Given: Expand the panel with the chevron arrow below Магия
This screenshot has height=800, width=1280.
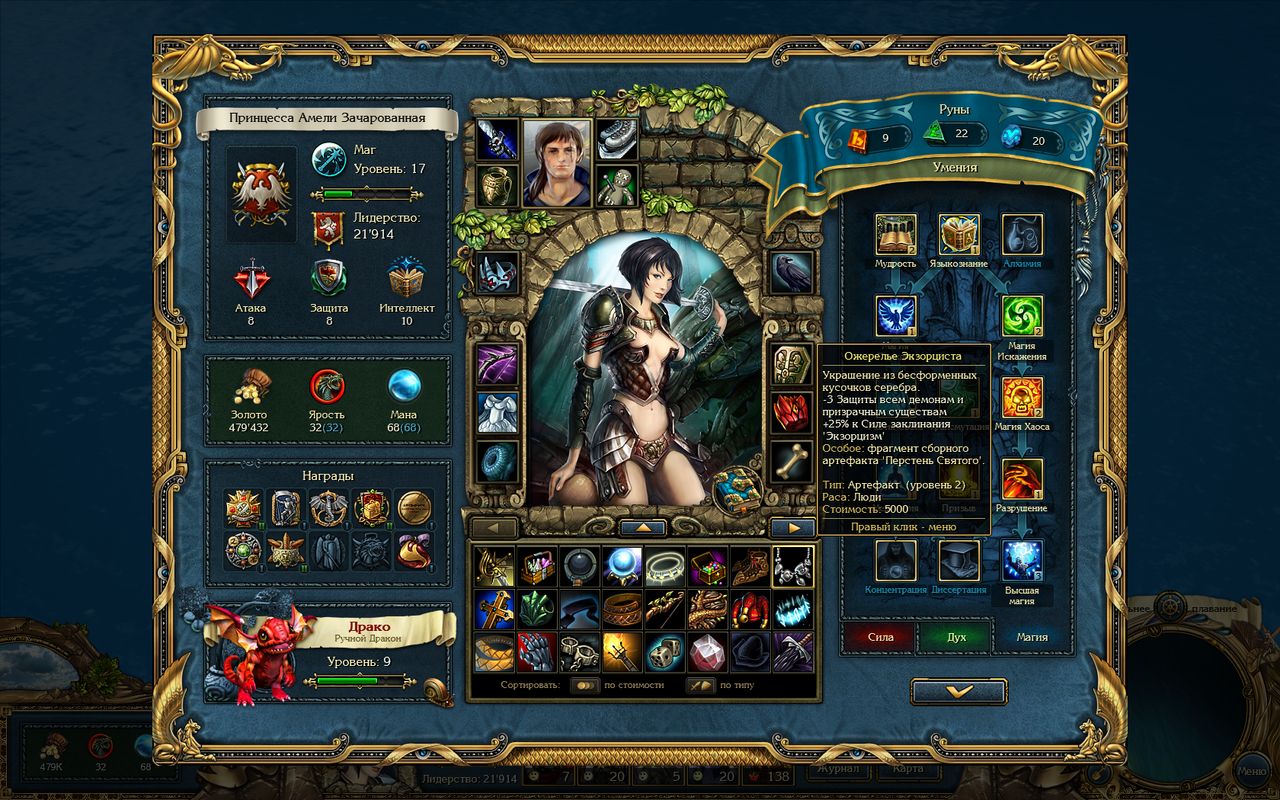Looking at the screenshot, I should (x=957, y=690).
